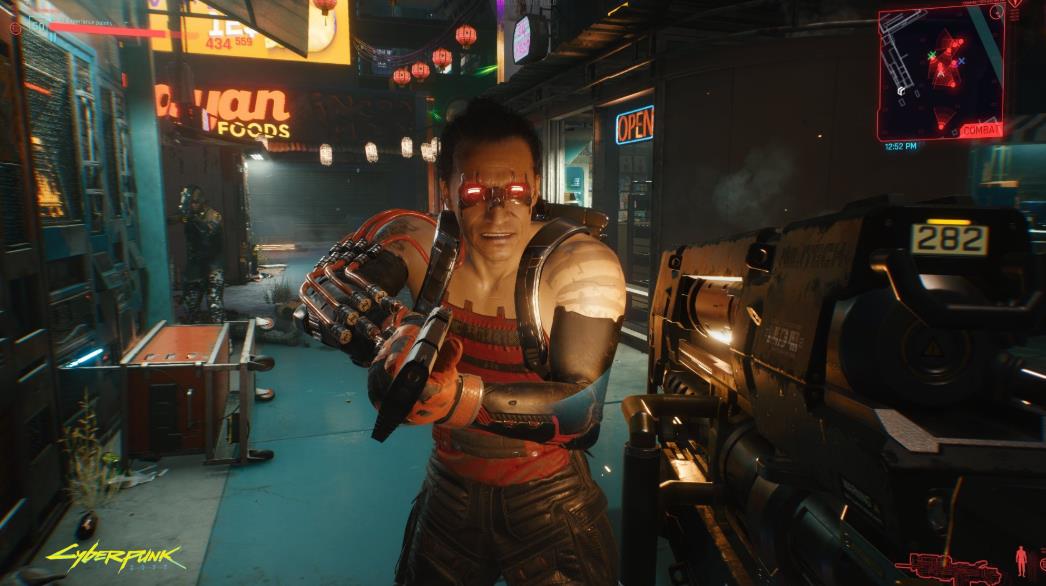The width and height of the screenshot is (1046, 586).
Task: Open the minimap in the corner
Action: pyautogui.click(x=939, y=72)
